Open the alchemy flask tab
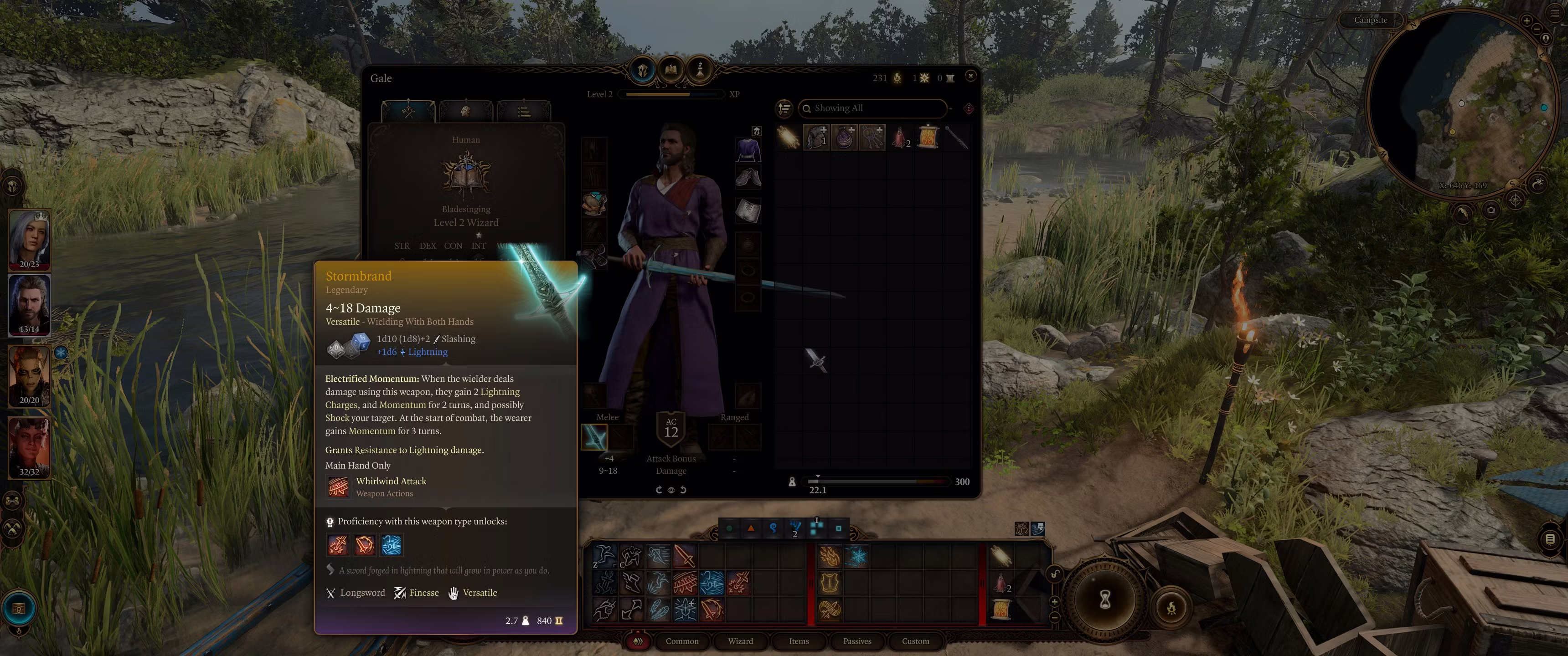Viewport: 1568px width, 656px height. coord(699,70)
